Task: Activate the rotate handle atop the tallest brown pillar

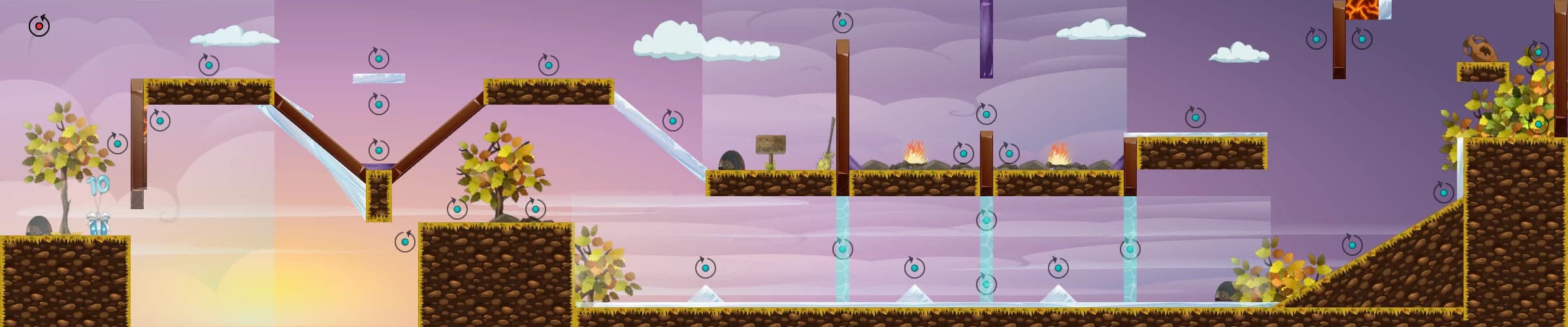Action: point(842,23)
